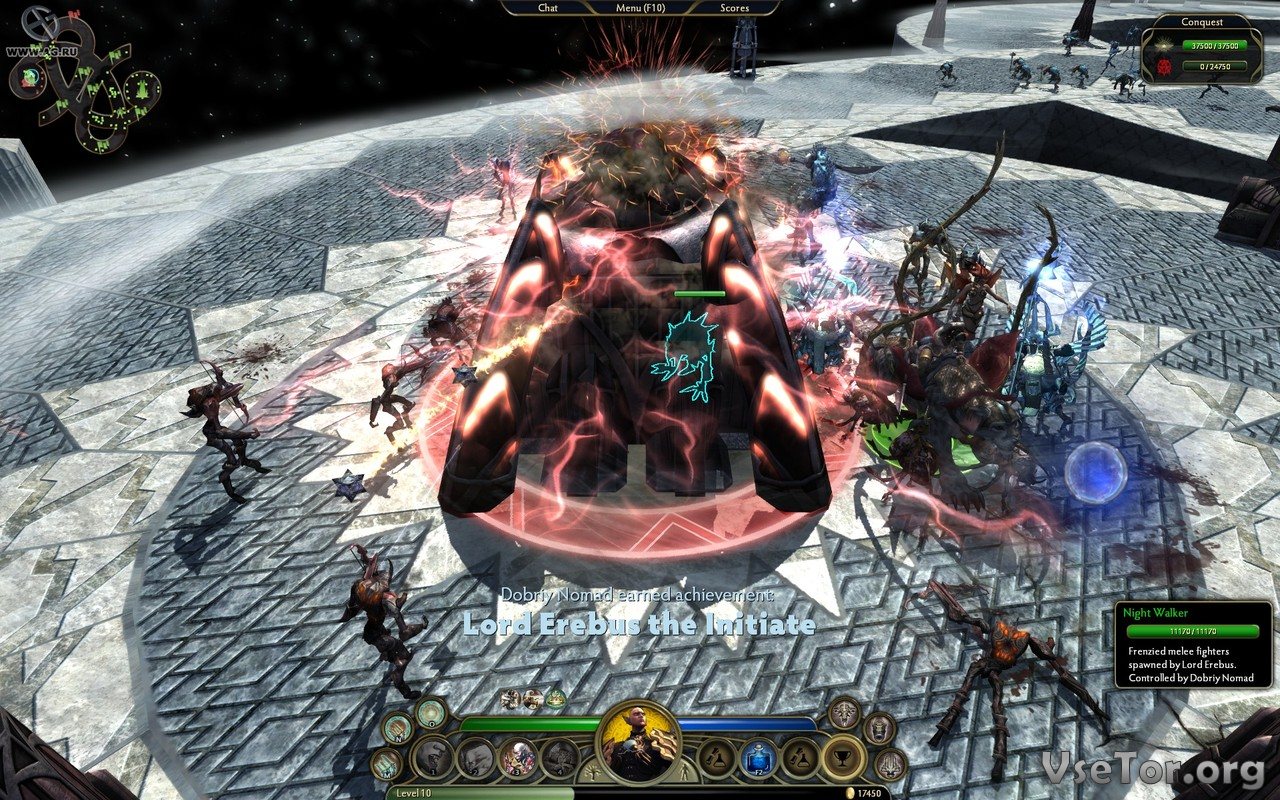Use the ability in slot 2
Screen dimensions: 1280x800
click(476, 758)
